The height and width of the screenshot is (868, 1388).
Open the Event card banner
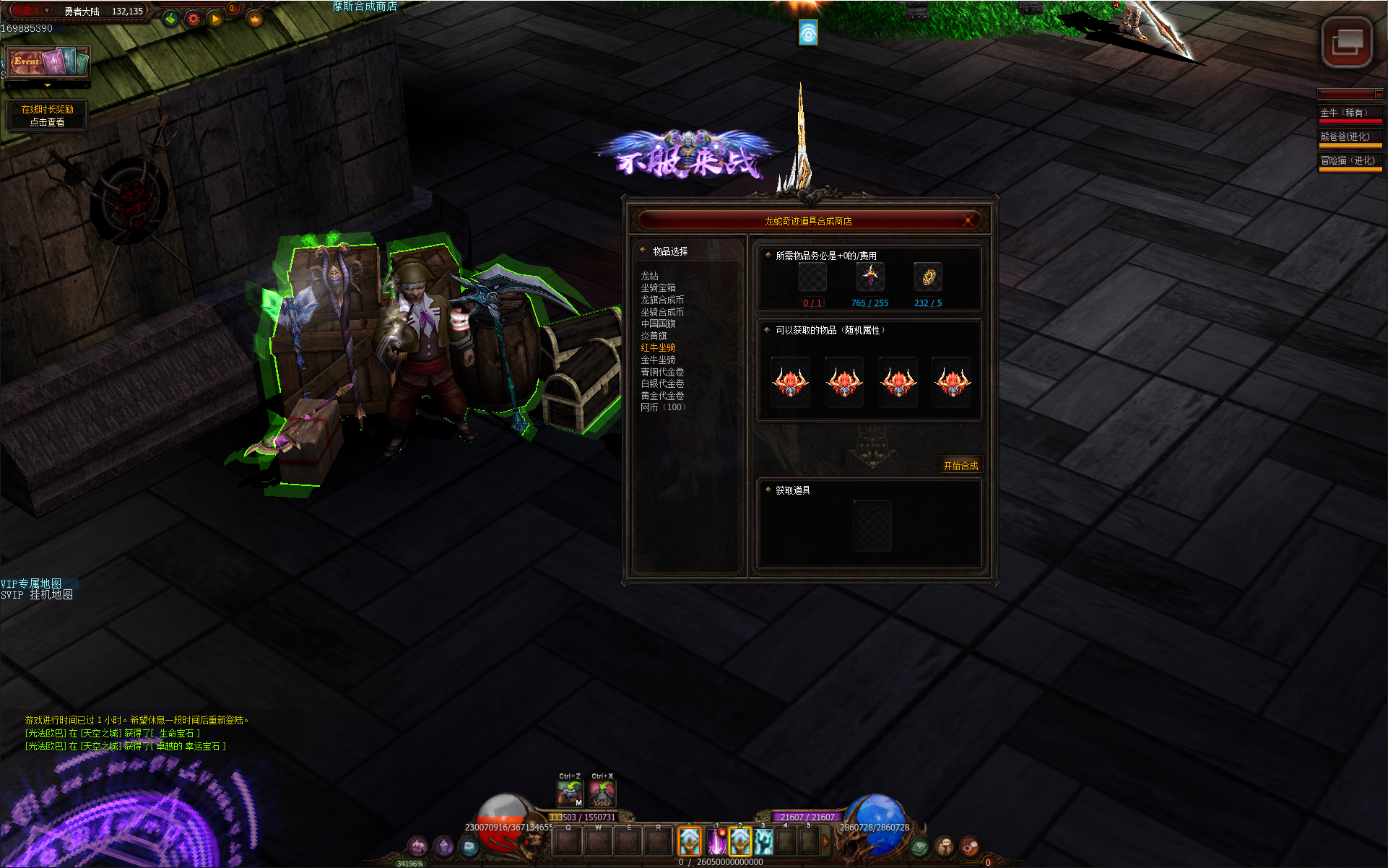(48, 62)
